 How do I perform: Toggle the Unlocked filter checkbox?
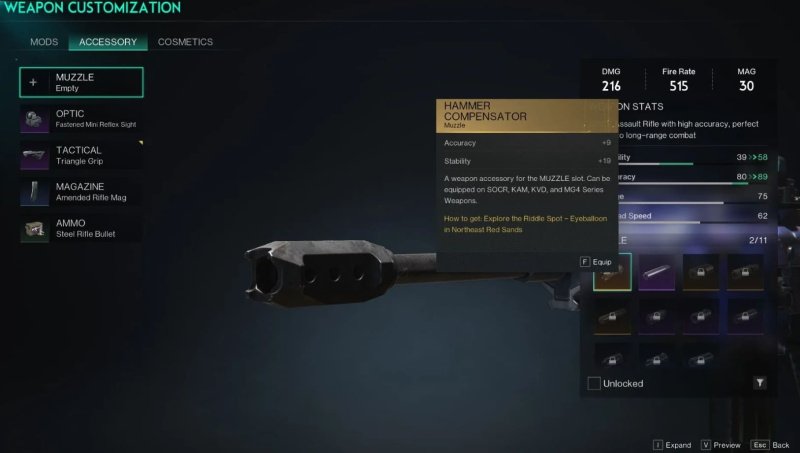(x=594, y=383)
